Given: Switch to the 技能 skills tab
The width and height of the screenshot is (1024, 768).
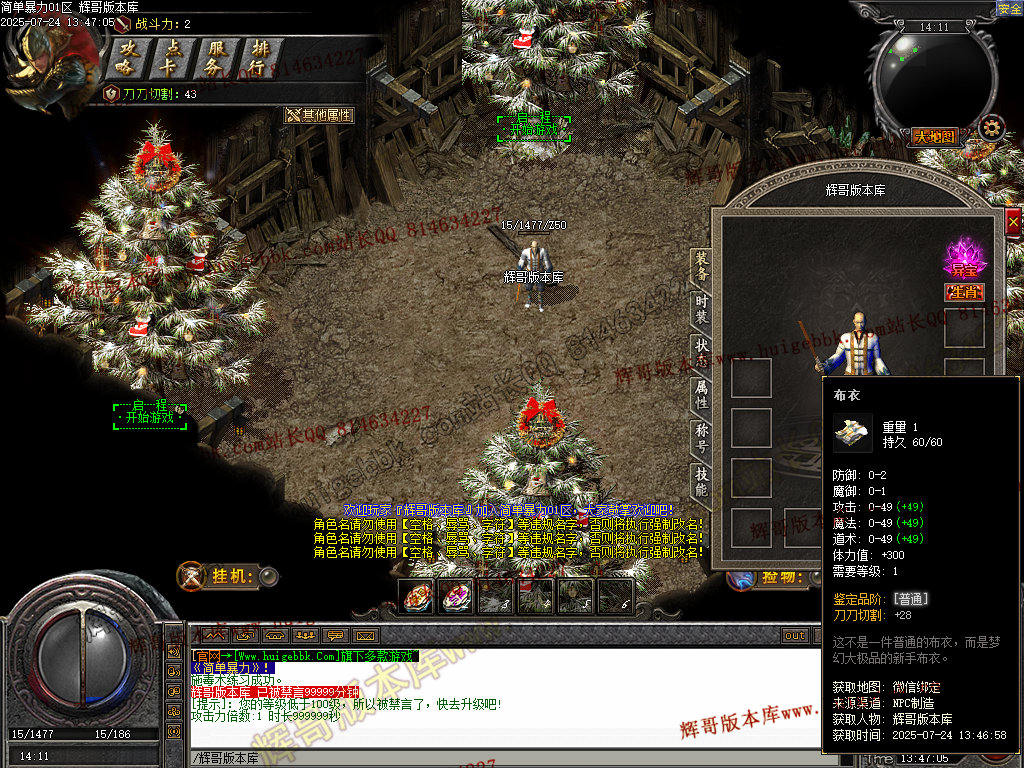Looking at the screenshot, I should [702, 482].
